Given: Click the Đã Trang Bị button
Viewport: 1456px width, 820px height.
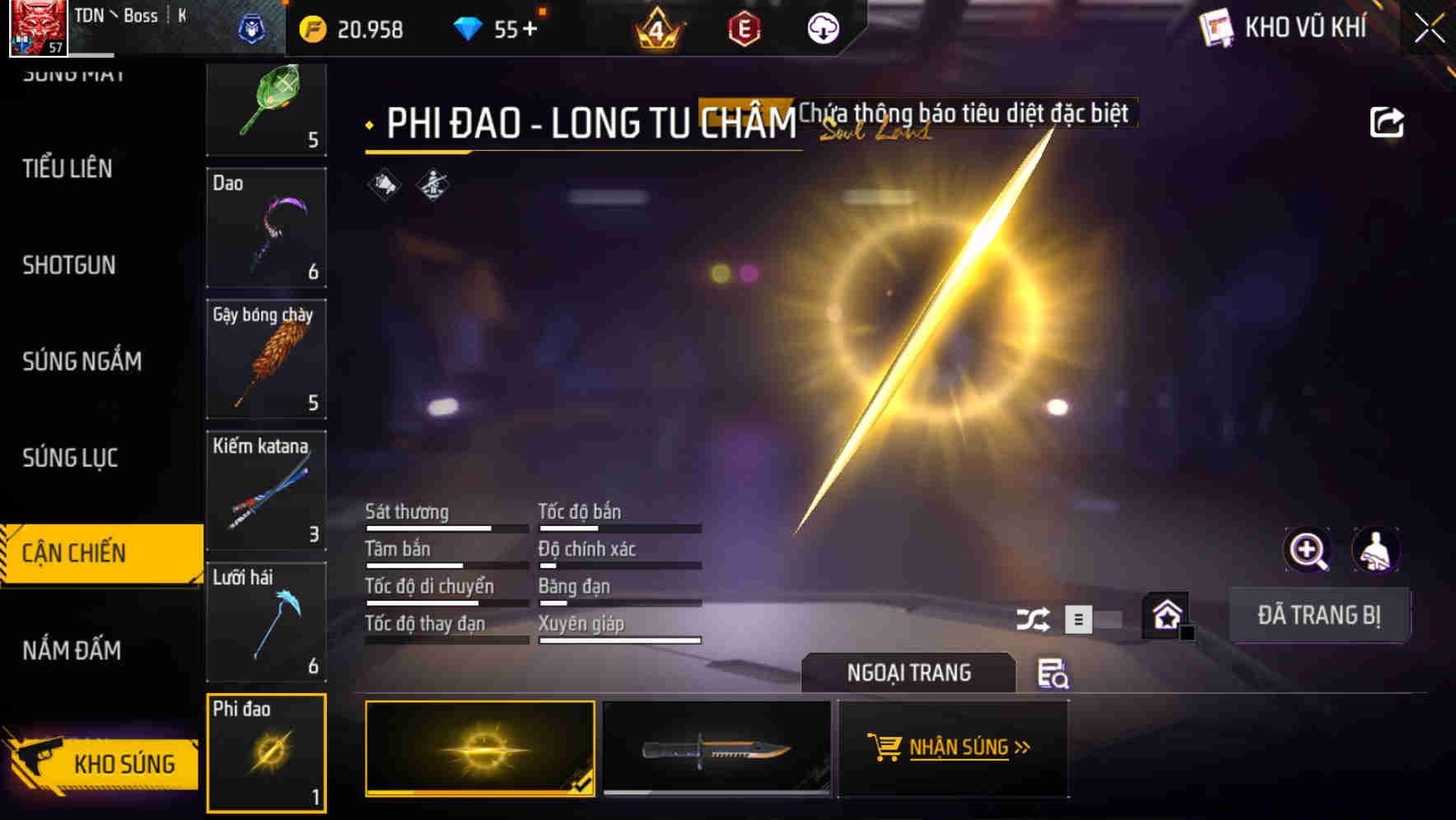Looking at the screenshot, I should (x=1319, y=614).
